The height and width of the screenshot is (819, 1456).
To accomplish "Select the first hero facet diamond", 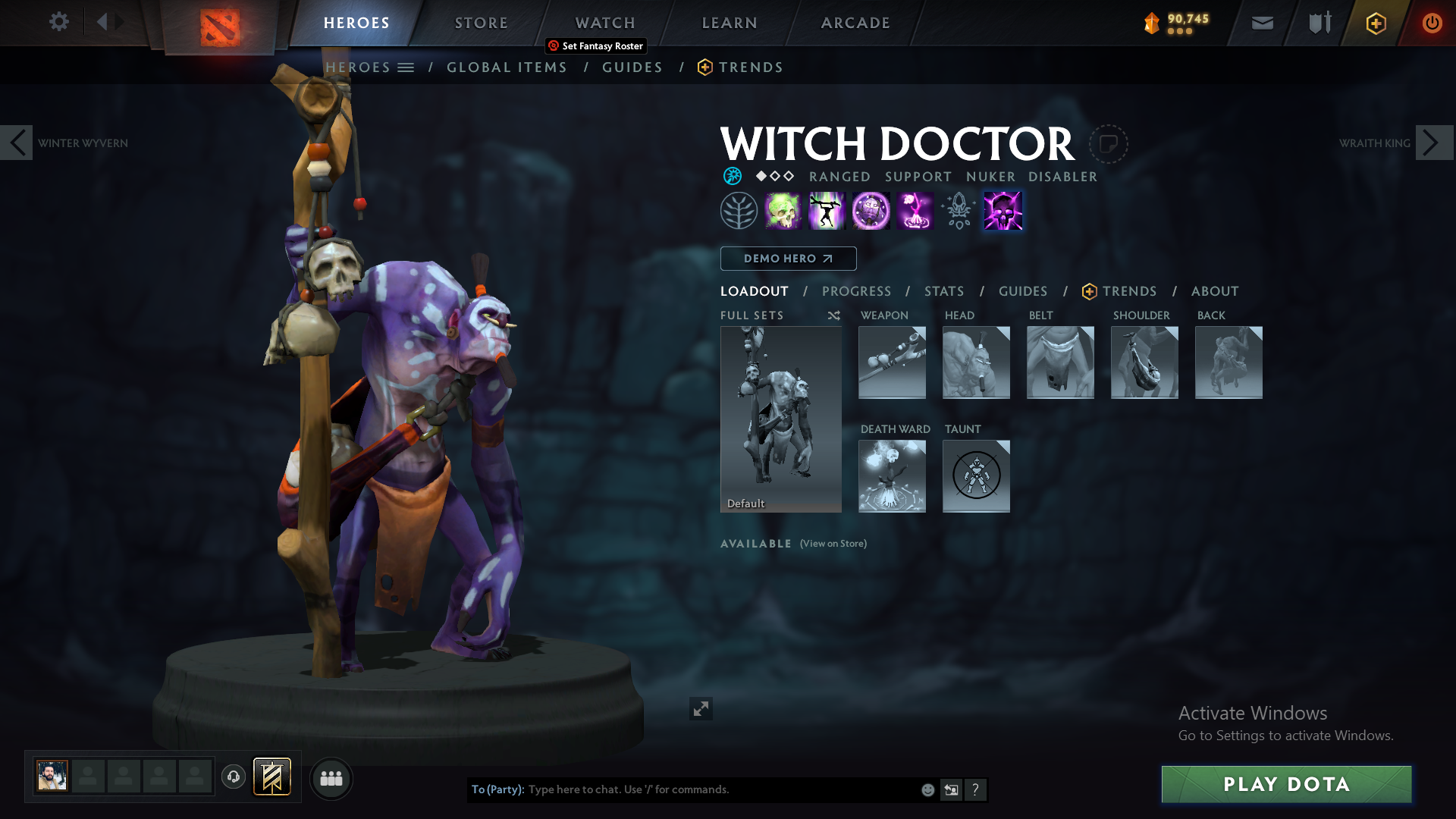I will (x=761, y=176).
